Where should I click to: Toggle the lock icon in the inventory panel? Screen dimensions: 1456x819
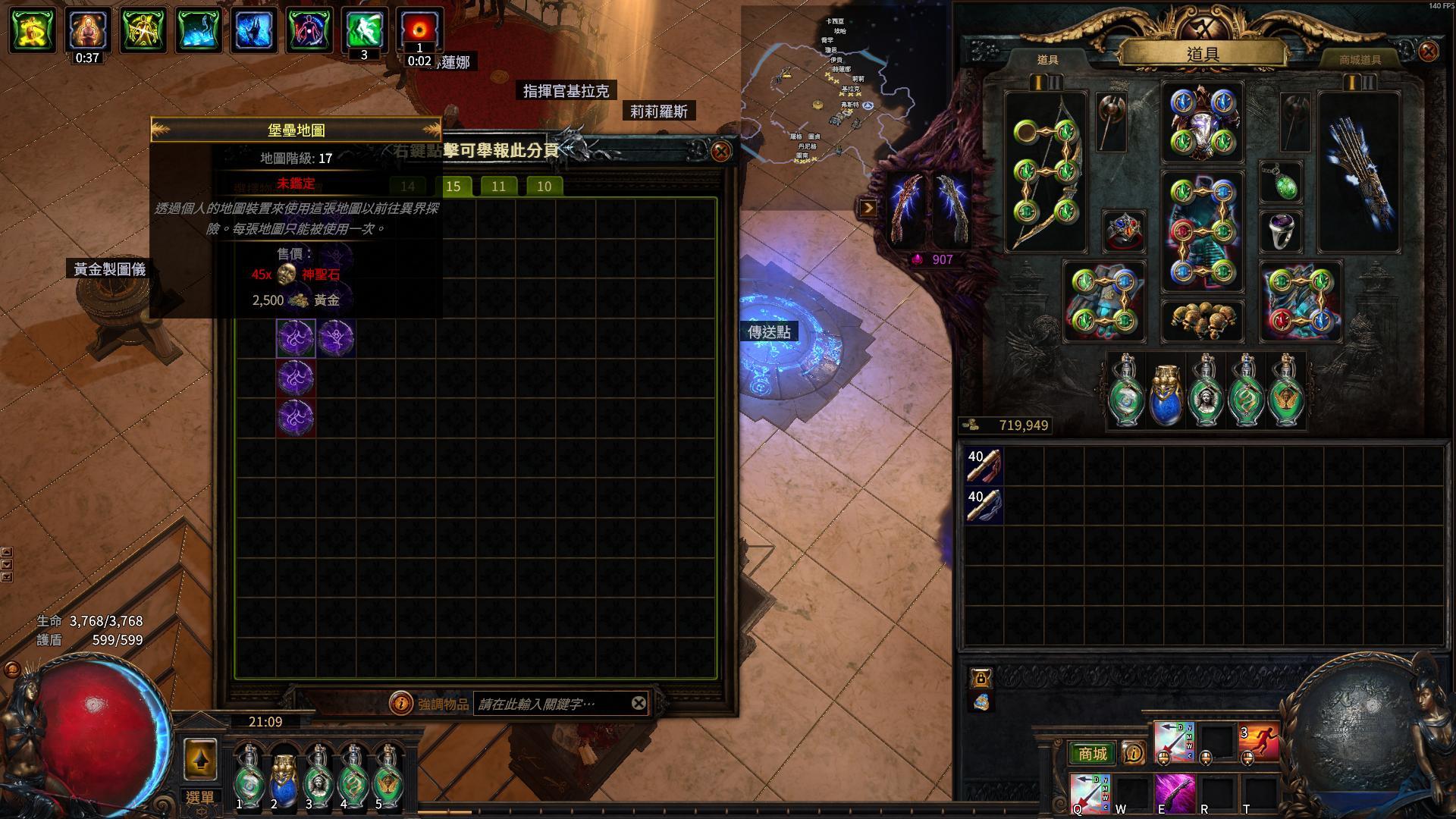[982, 679]
